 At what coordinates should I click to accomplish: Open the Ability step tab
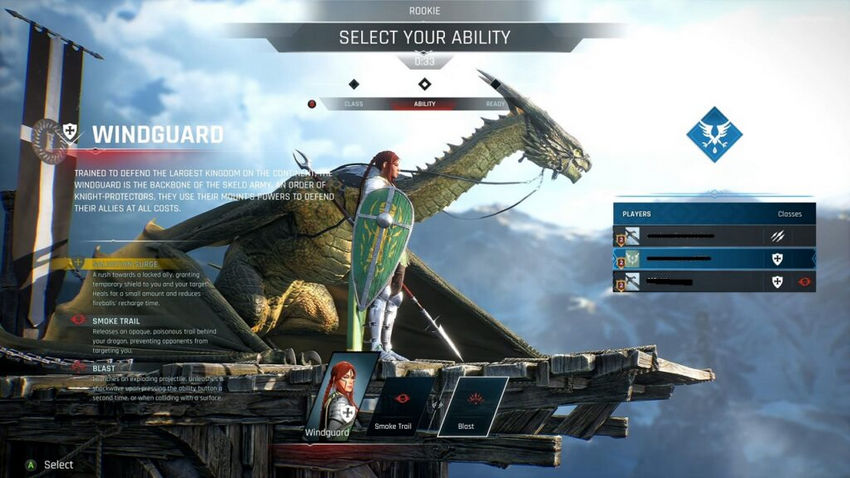pos(424,104)
